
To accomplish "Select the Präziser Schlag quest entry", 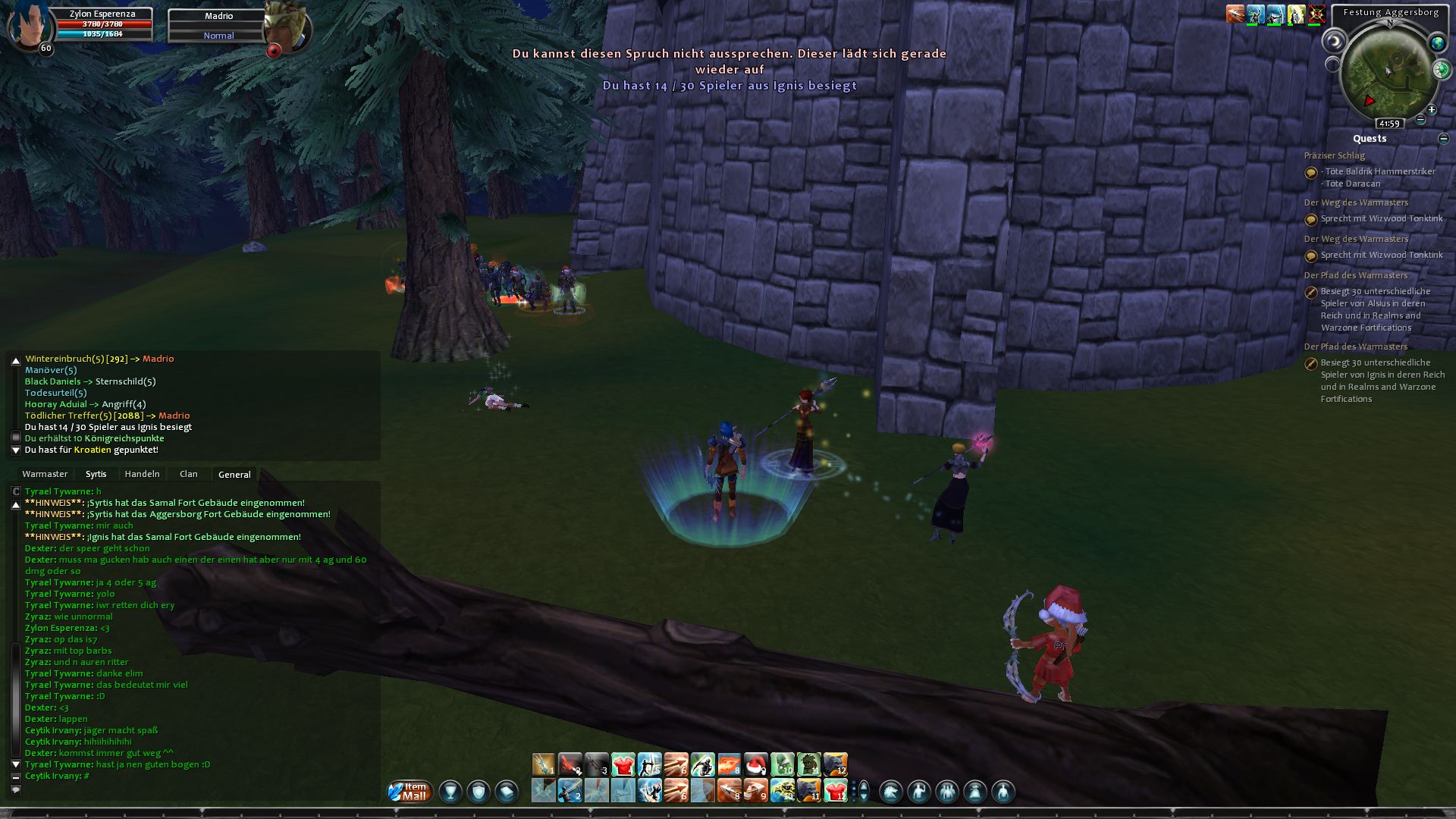I will point(1334,155).
